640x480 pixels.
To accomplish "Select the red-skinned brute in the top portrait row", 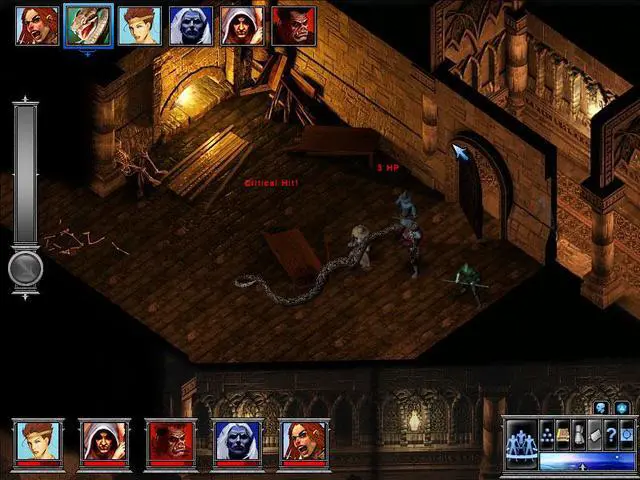I will point(293,25).
